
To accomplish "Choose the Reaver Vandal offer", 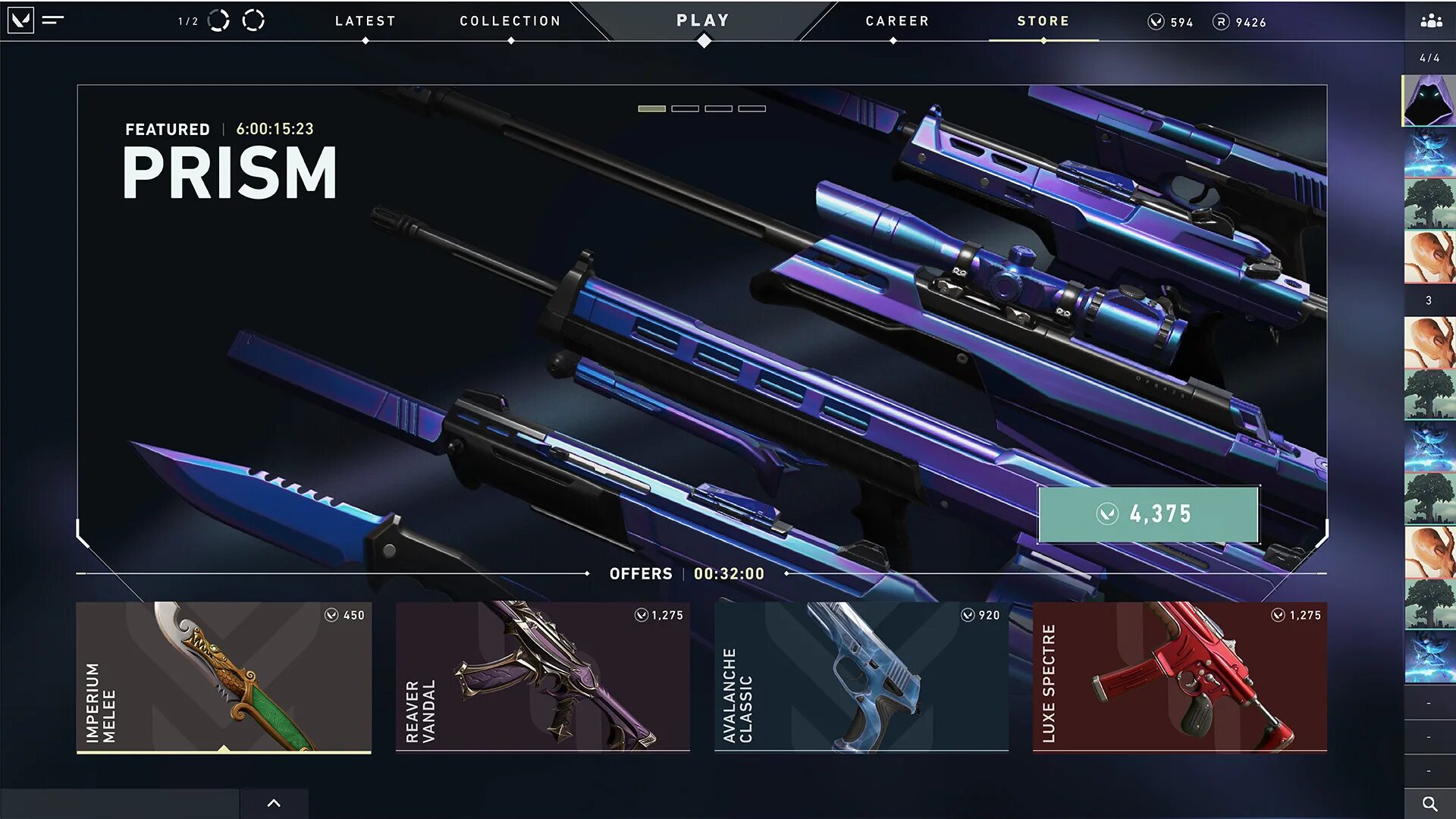I will pos(542,676).
